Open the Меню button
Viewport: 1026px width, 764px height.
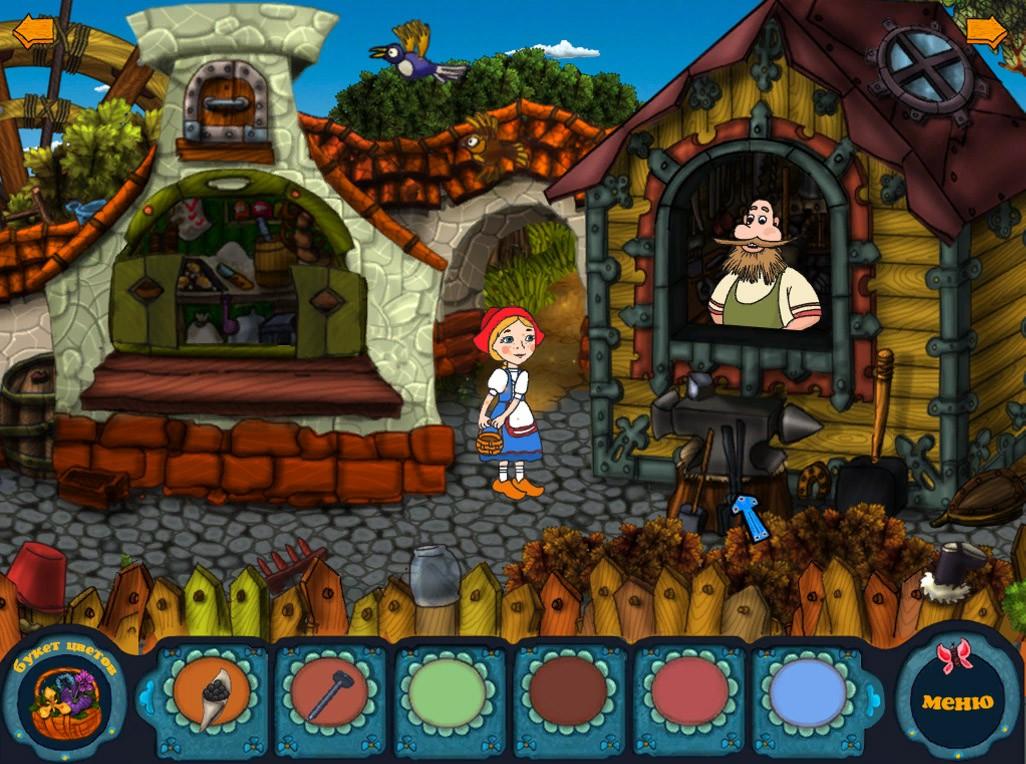point(957,701)
